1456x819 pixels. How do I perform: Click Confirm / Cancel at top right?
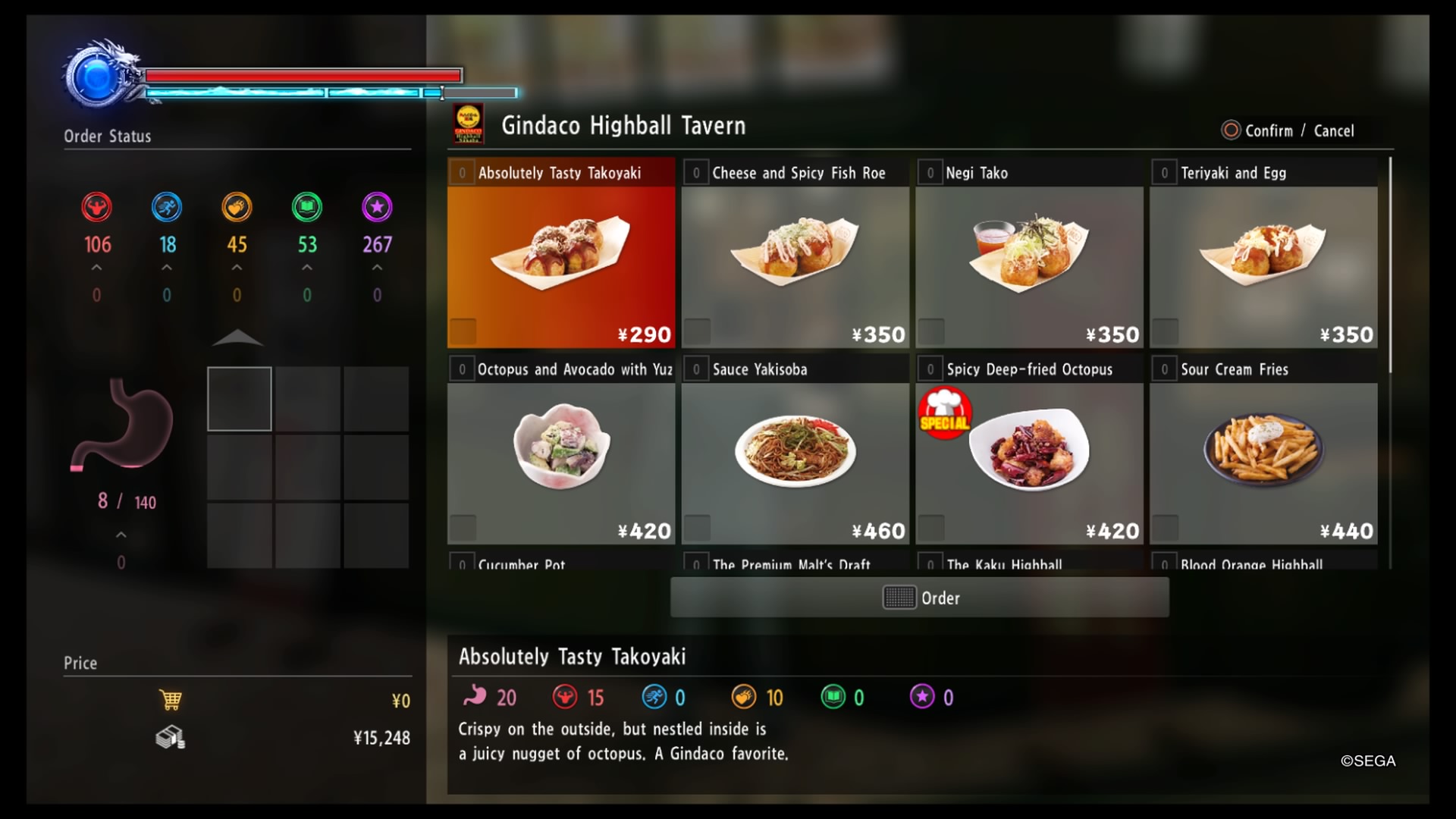pos(1291,130)
